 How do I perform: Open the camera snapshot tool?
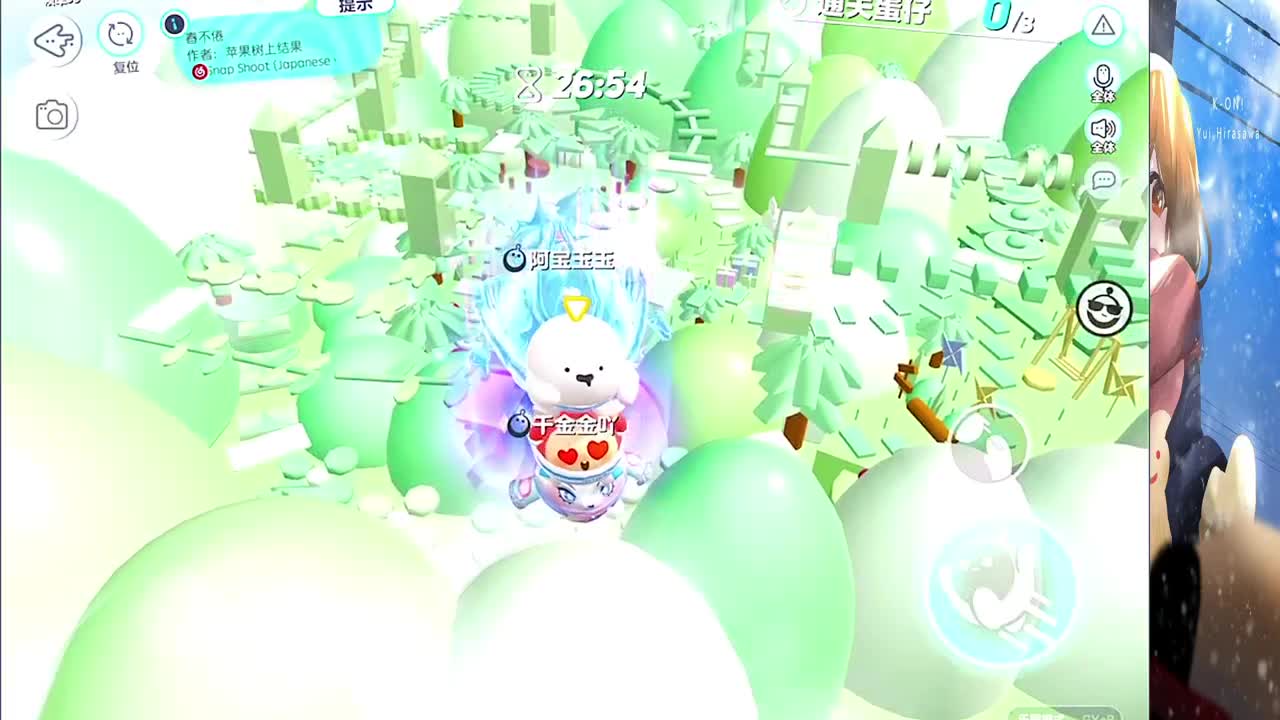click(x=52, y=115)
